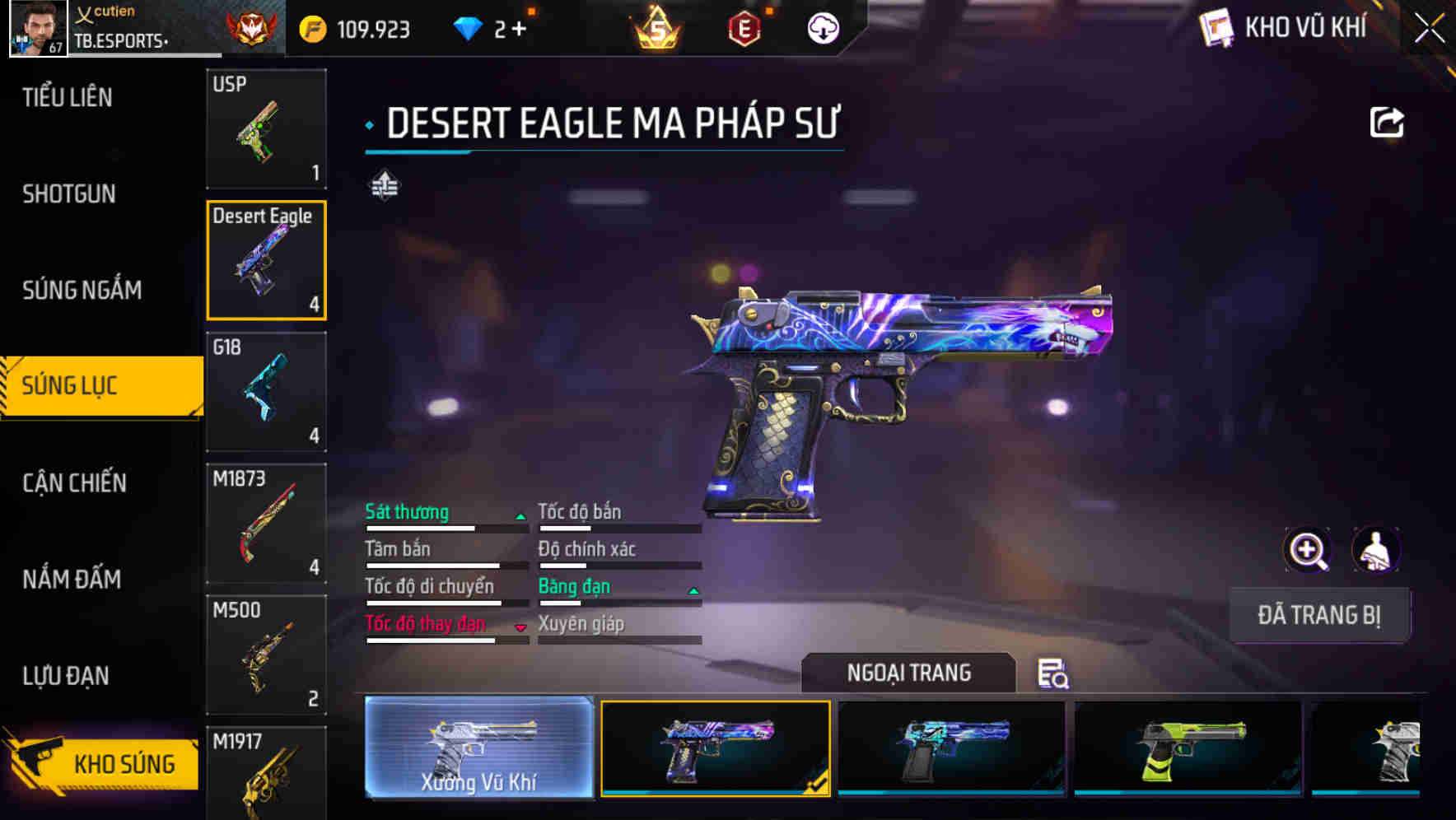Select the G18 weapon thumbnail
1456x820 pixels.
coord(265,393)
